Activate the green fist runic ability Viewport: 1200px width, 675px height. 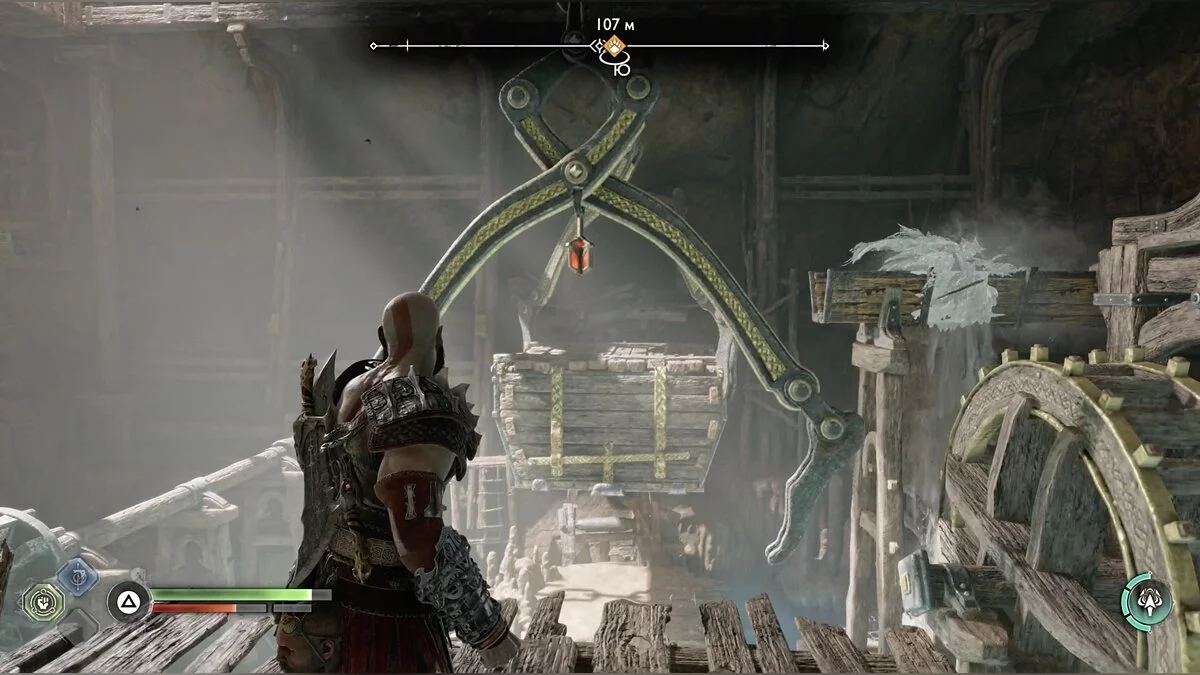pyautogui.click(x=43, y=603)
